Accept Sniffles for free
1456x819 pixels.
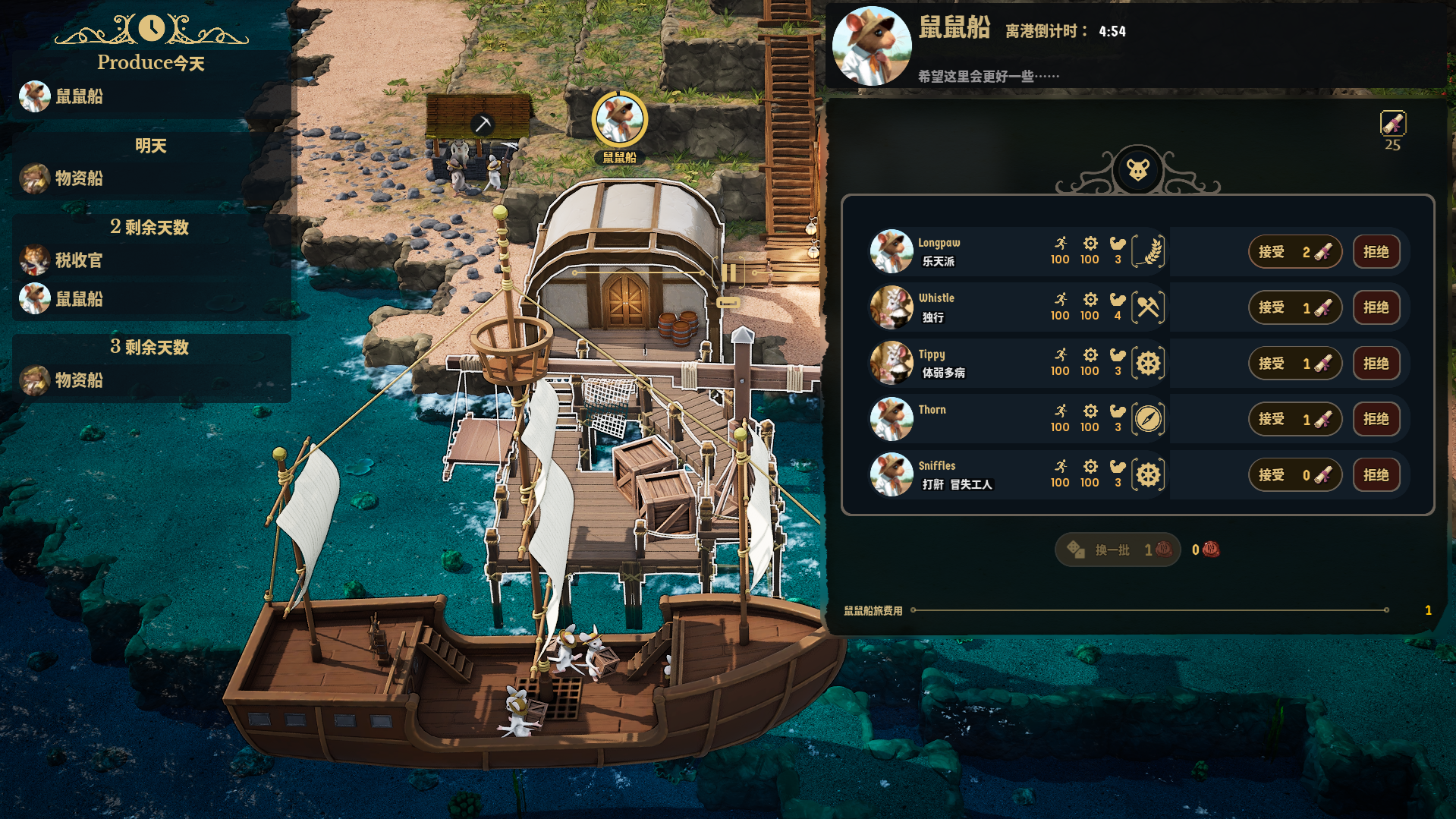click(1294, 475)
